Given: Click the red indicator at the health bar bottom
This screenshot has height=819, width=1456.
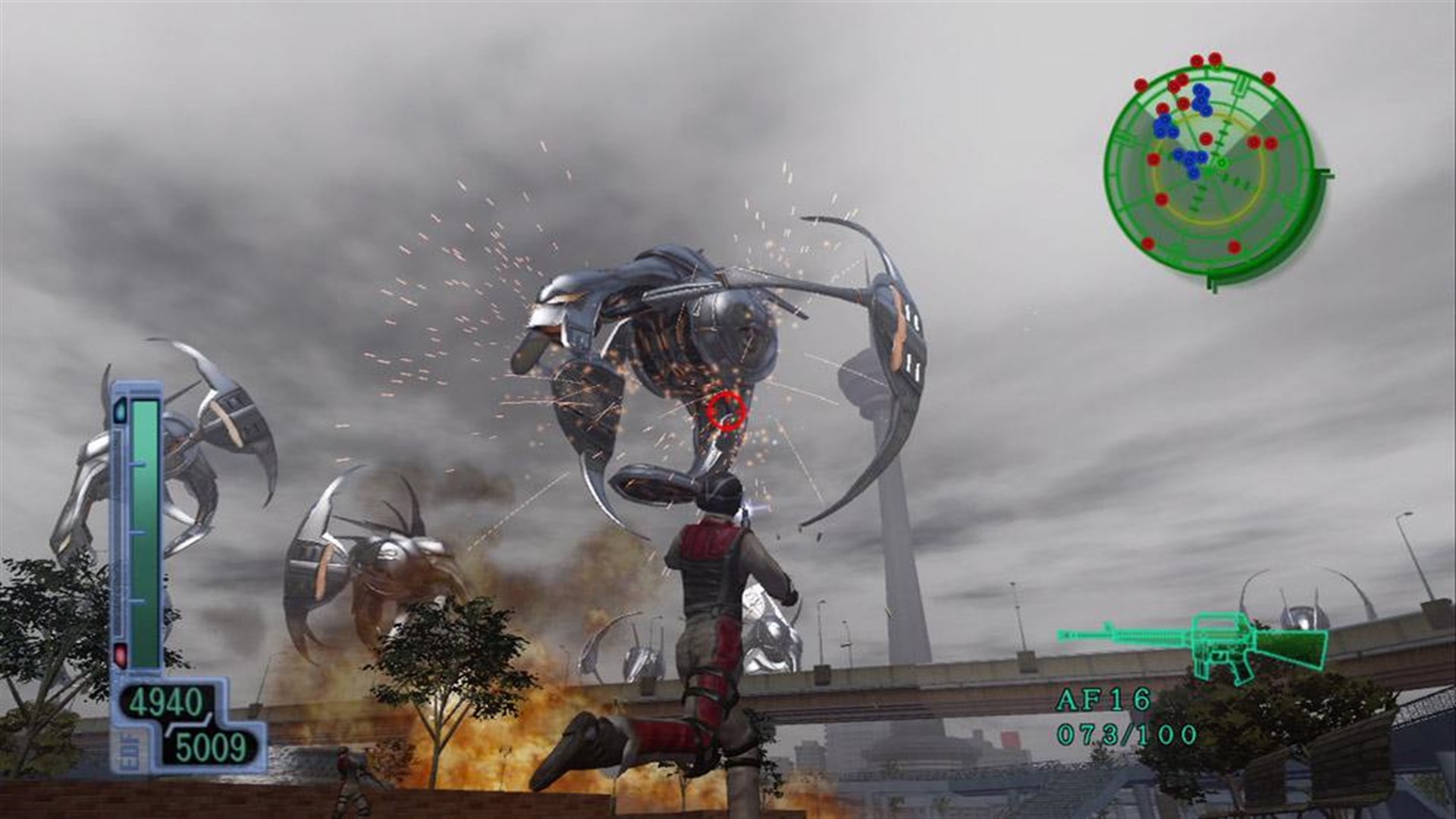Looking at the screenshot, I should point(121,653).
